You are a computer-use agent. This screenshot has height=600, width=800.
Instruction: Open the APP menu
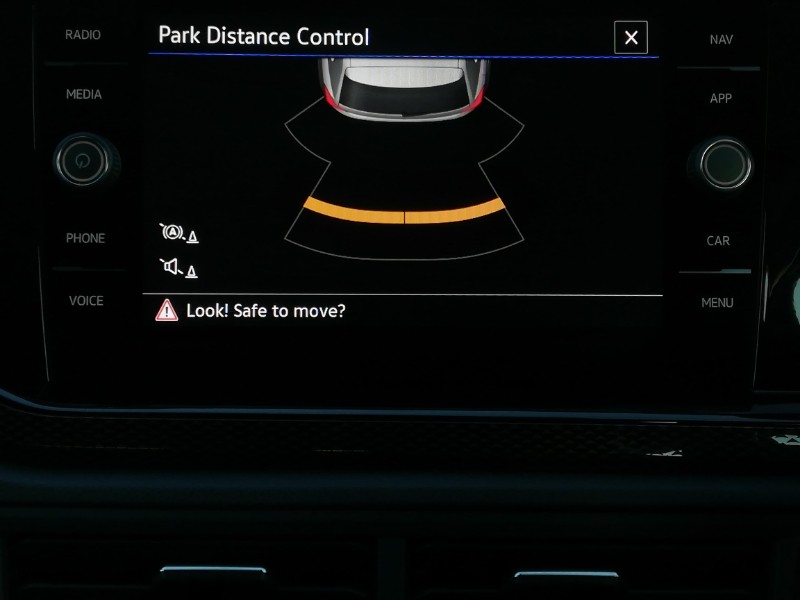(720, 99)
